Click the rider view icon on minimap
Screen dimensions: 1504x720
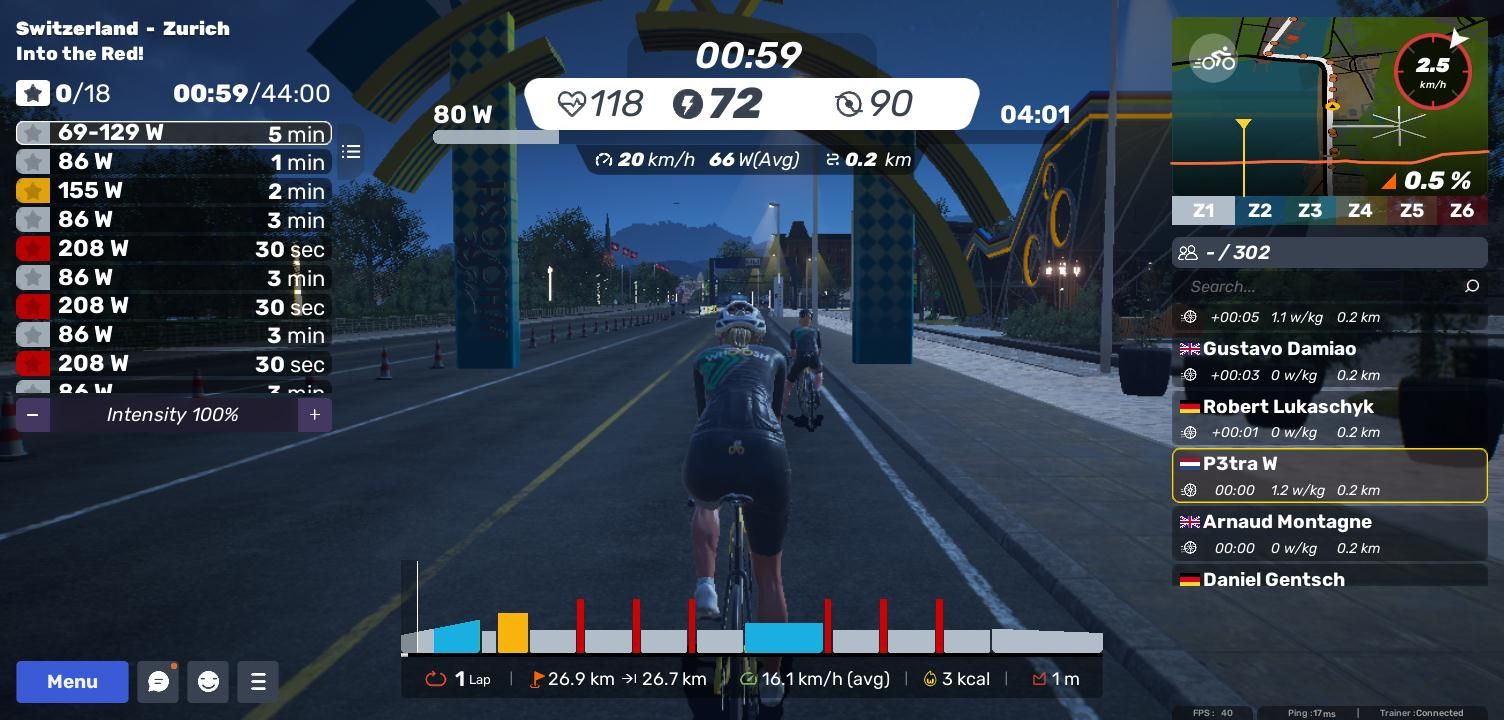point(1214,61)
